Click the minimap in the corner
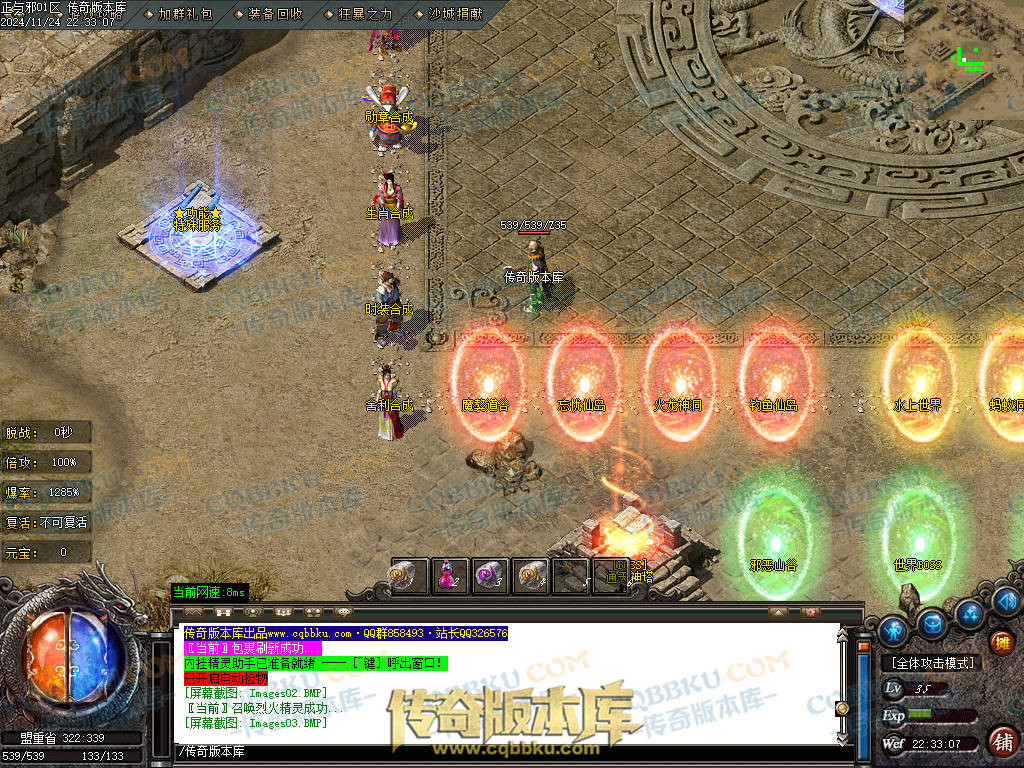1024x768 pixels. 963,58
